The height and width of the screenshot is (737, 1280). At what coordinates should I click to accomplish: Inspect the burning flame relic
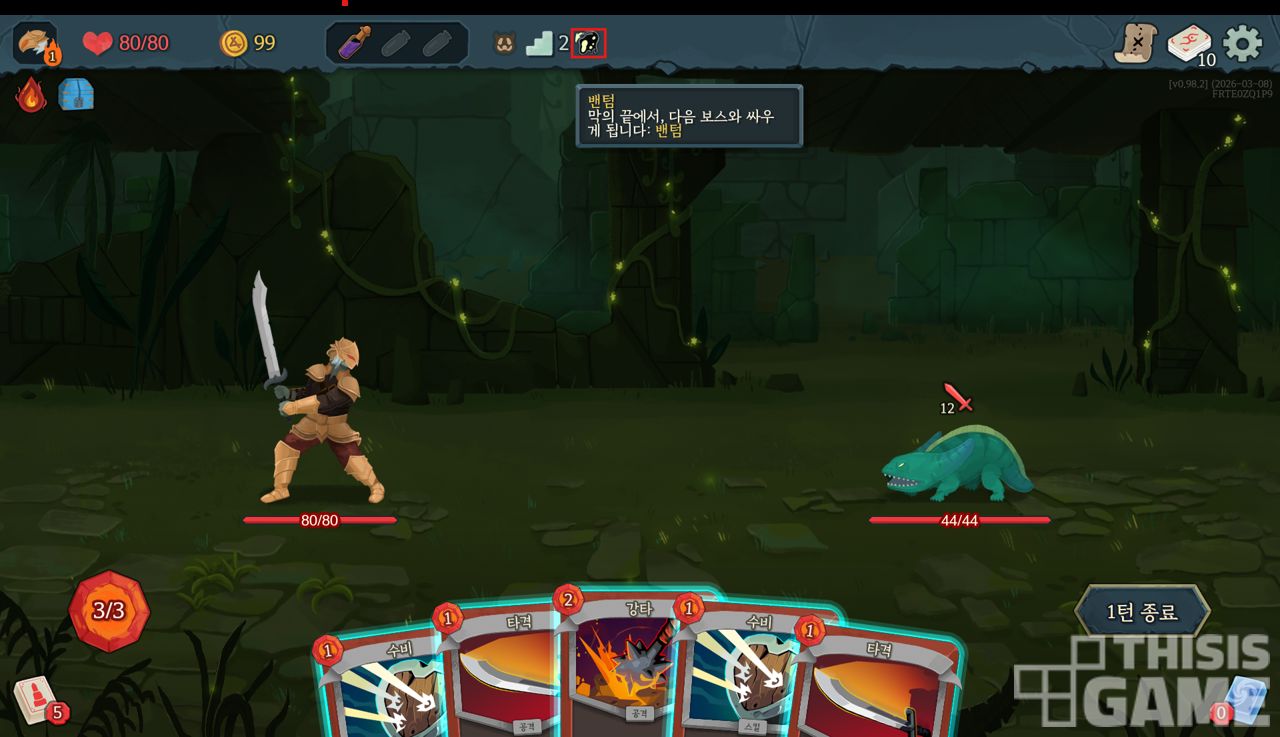pyautogui.click(x=31, y=95)
